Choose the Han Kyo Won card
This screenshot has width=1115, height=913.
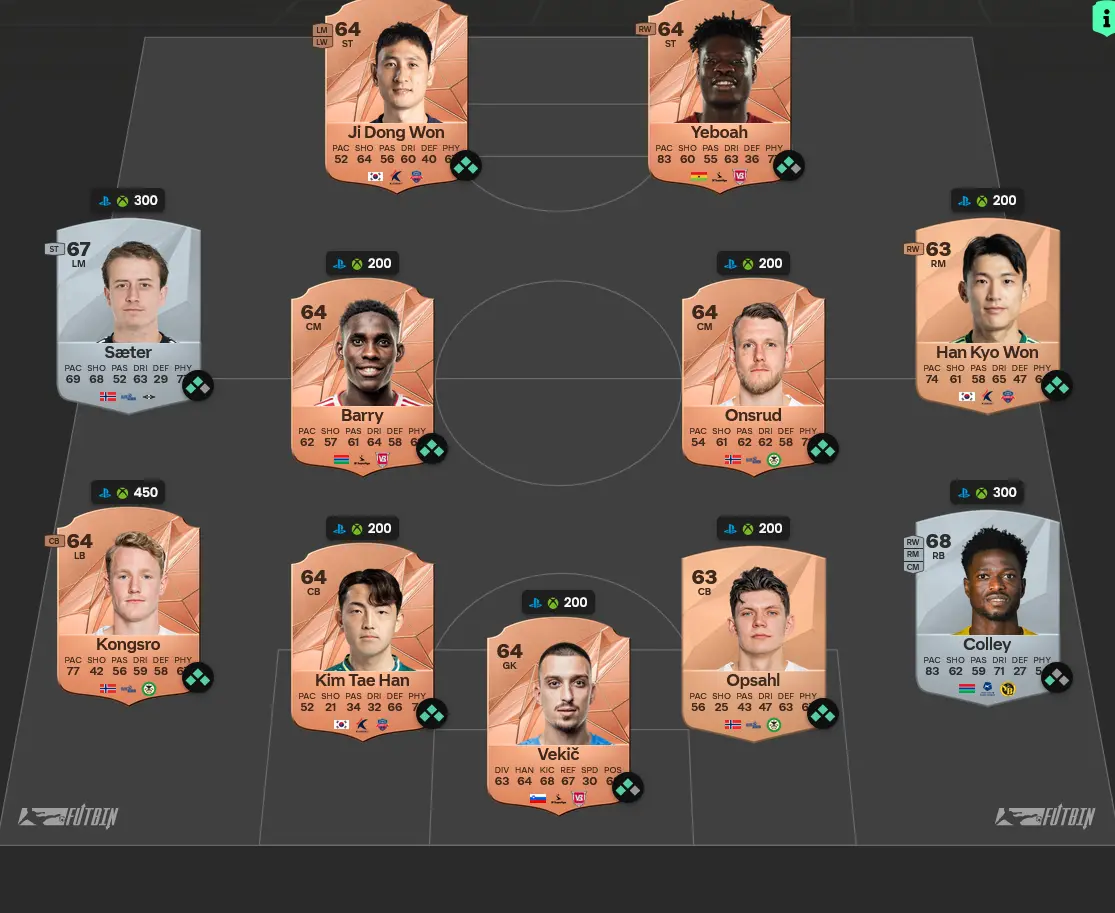[987, 310]
